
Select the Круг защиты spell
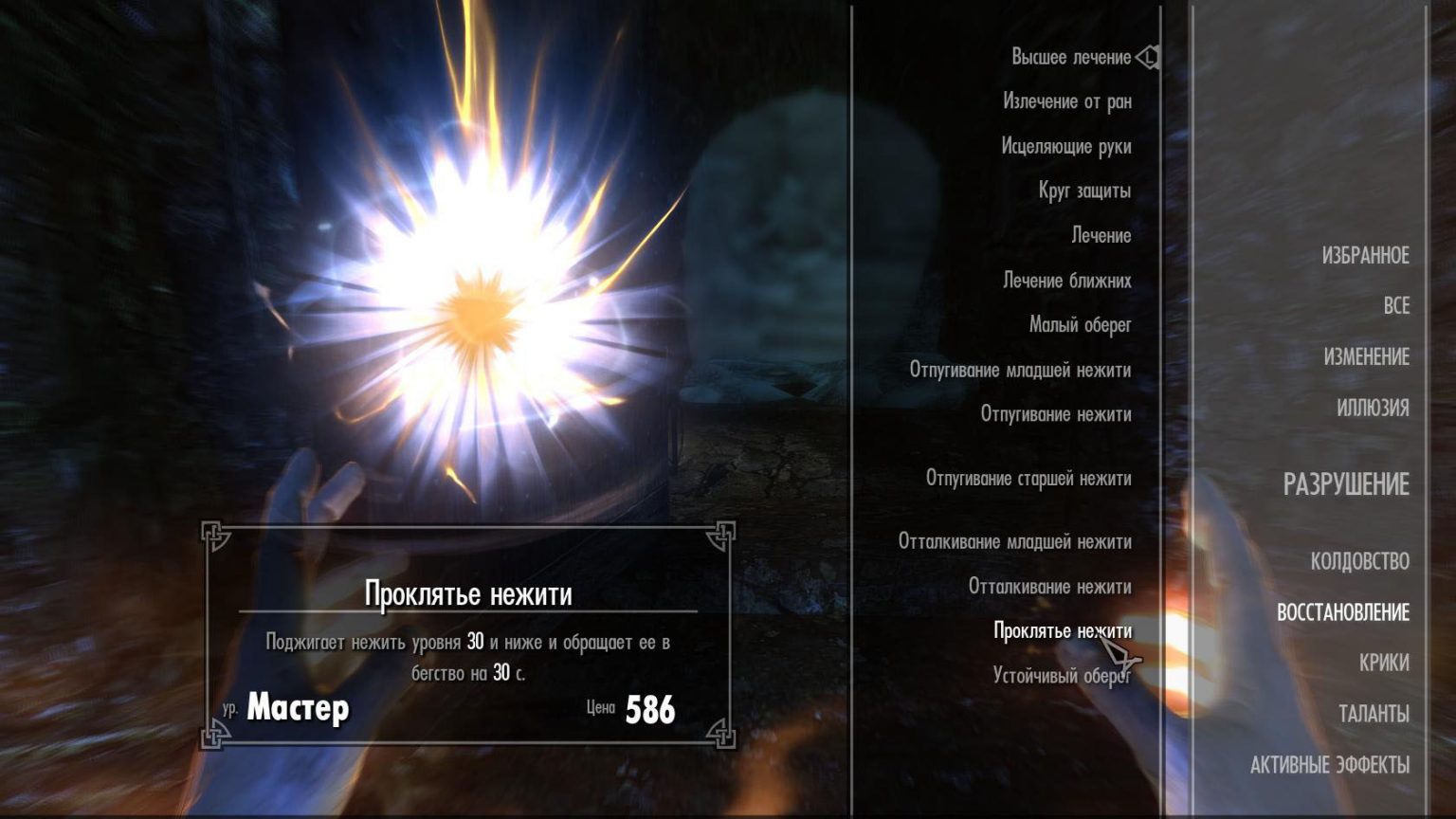1084,191
